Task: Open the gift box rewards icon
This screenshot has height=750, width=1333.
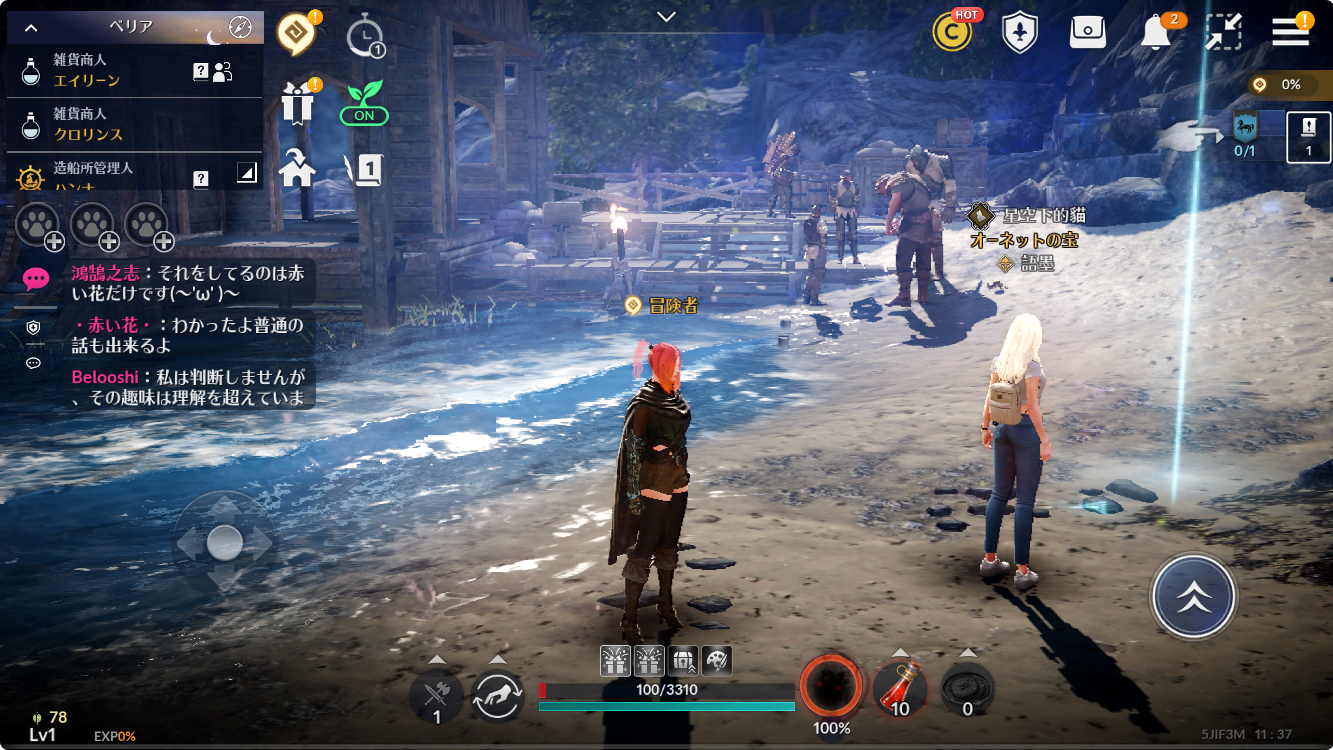Action: click(x=297, y=102)
